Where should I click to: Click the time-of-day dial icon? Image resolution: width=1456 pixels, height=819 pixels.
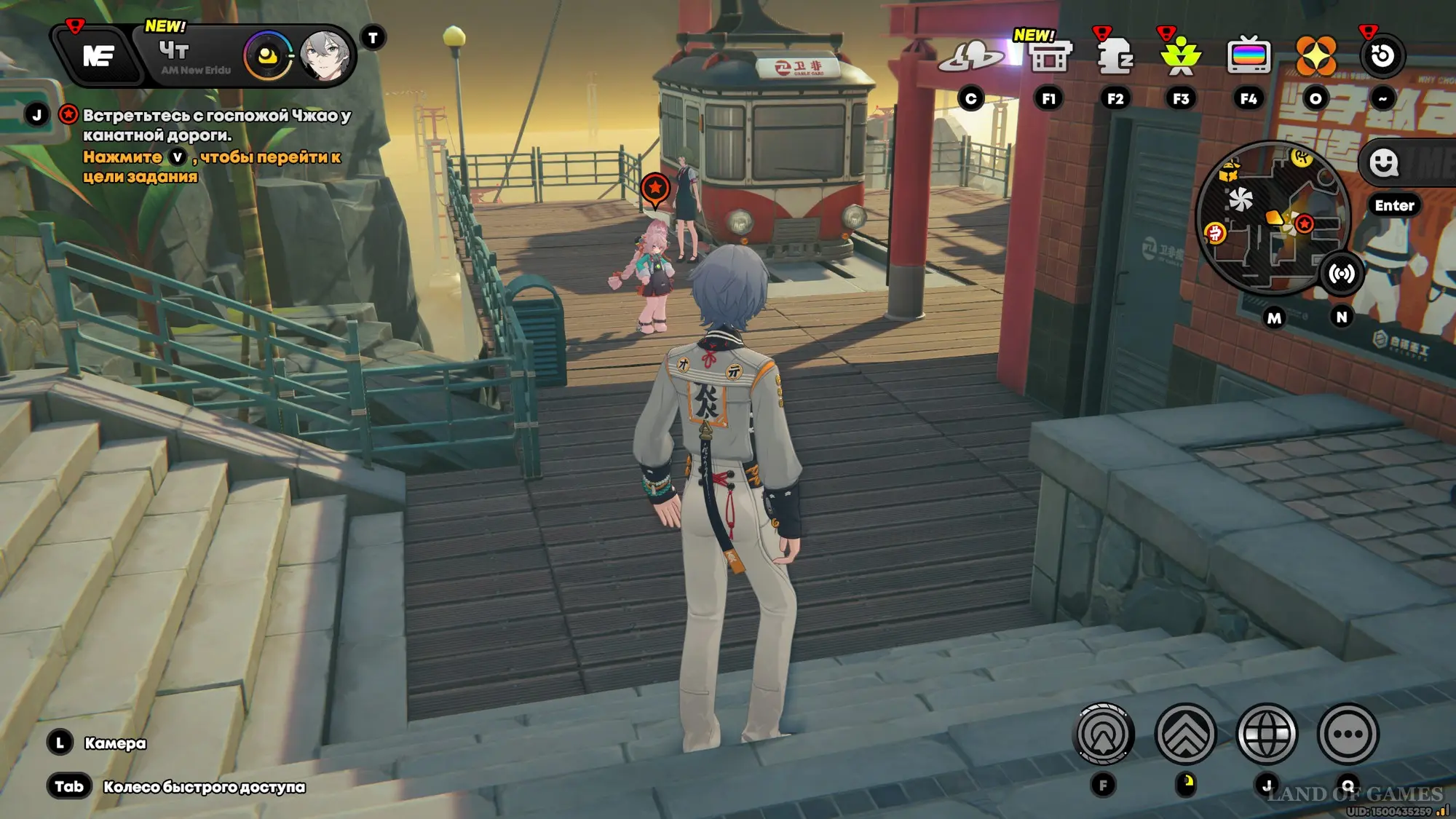[267, 56]
